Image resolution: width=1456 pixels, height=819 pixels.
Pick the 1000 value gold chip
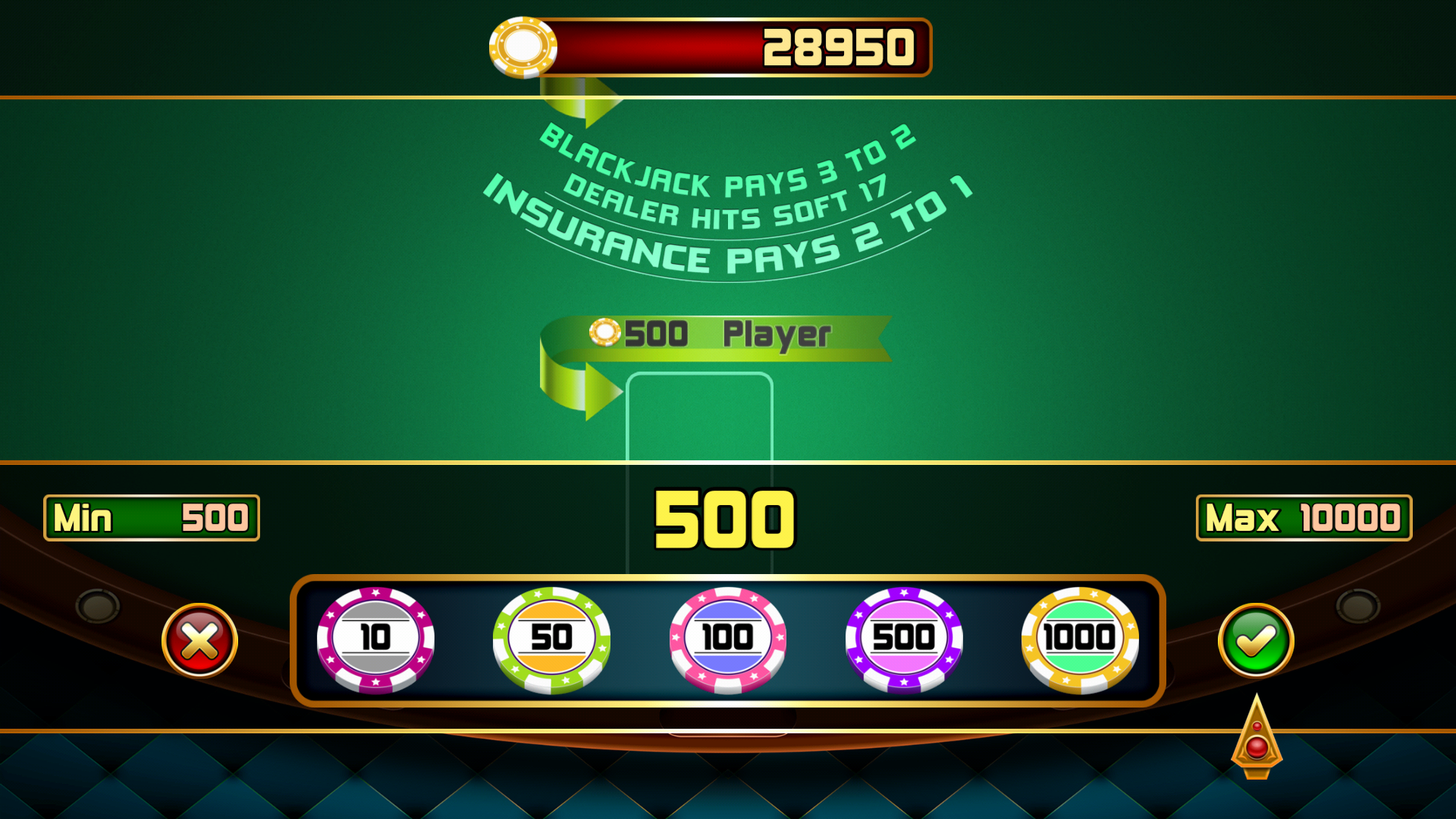point(1080,641)
